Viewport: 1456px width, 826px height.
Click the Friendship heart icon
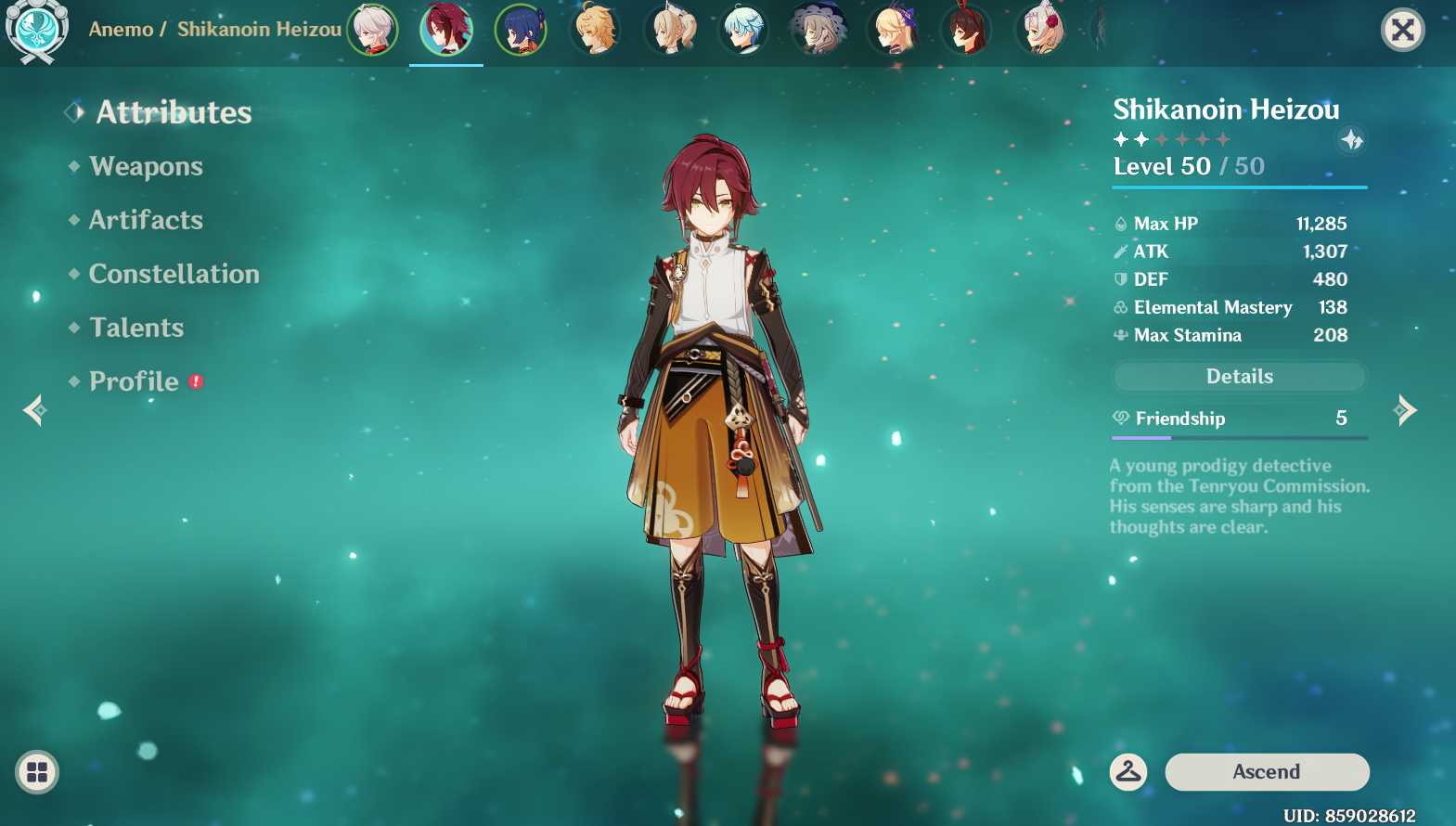[x=1120, y=419]
